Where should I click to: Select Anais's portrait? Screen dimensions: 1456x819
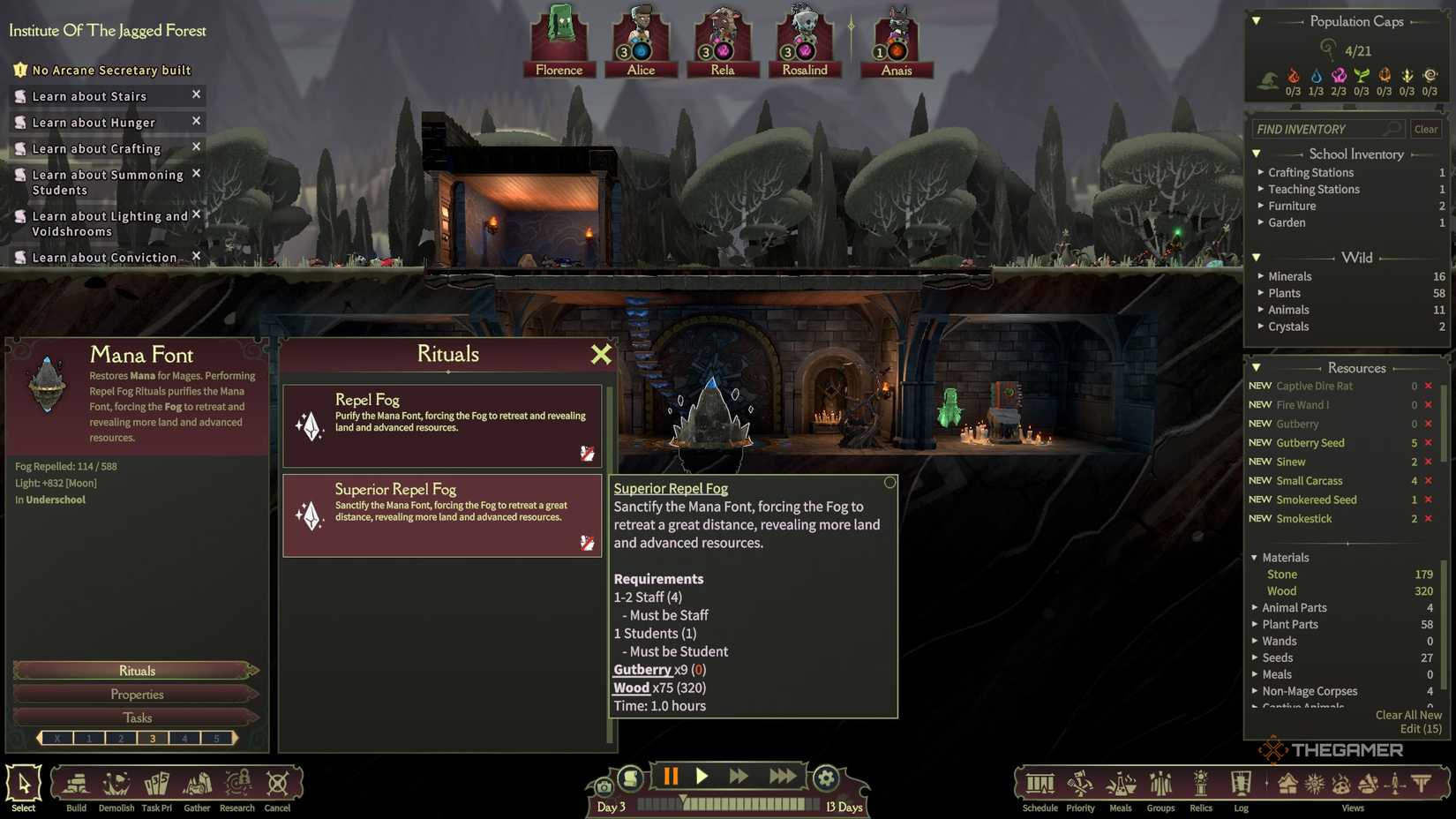[897, 41]
